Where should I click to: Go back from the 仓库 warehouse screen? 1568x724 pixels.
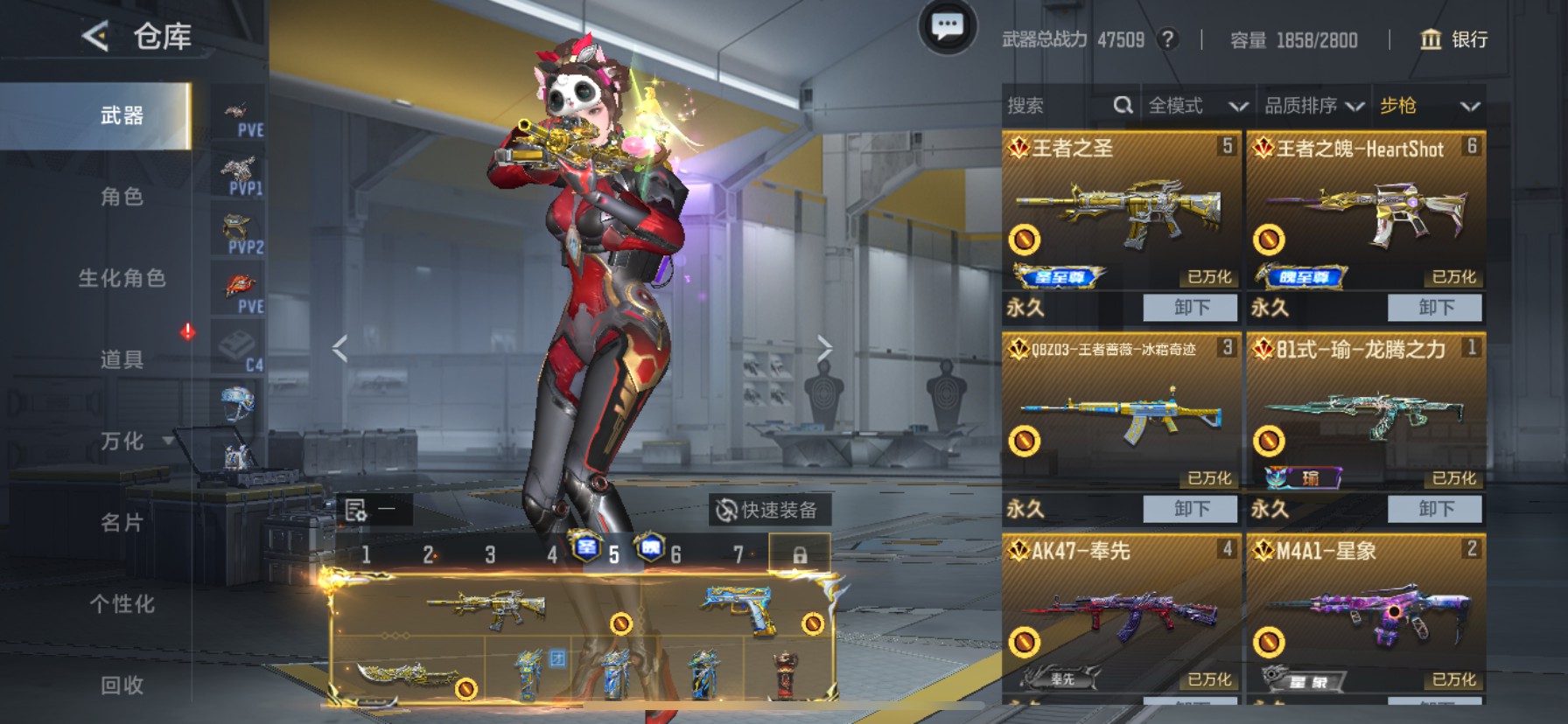95,37
